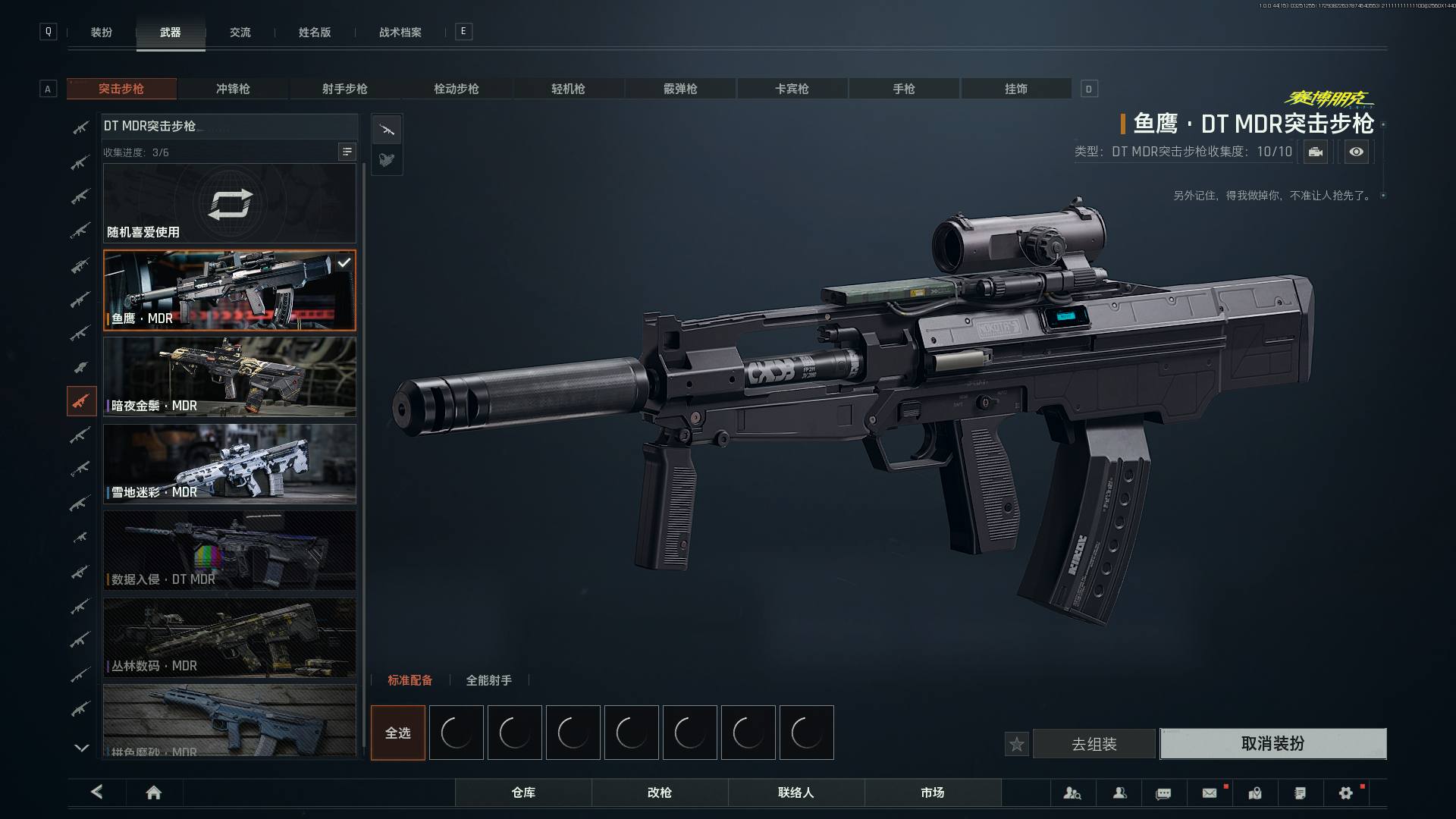Select the 数据入侵 DT MDR skin
1456x819 pixels.
coord(230,551)
